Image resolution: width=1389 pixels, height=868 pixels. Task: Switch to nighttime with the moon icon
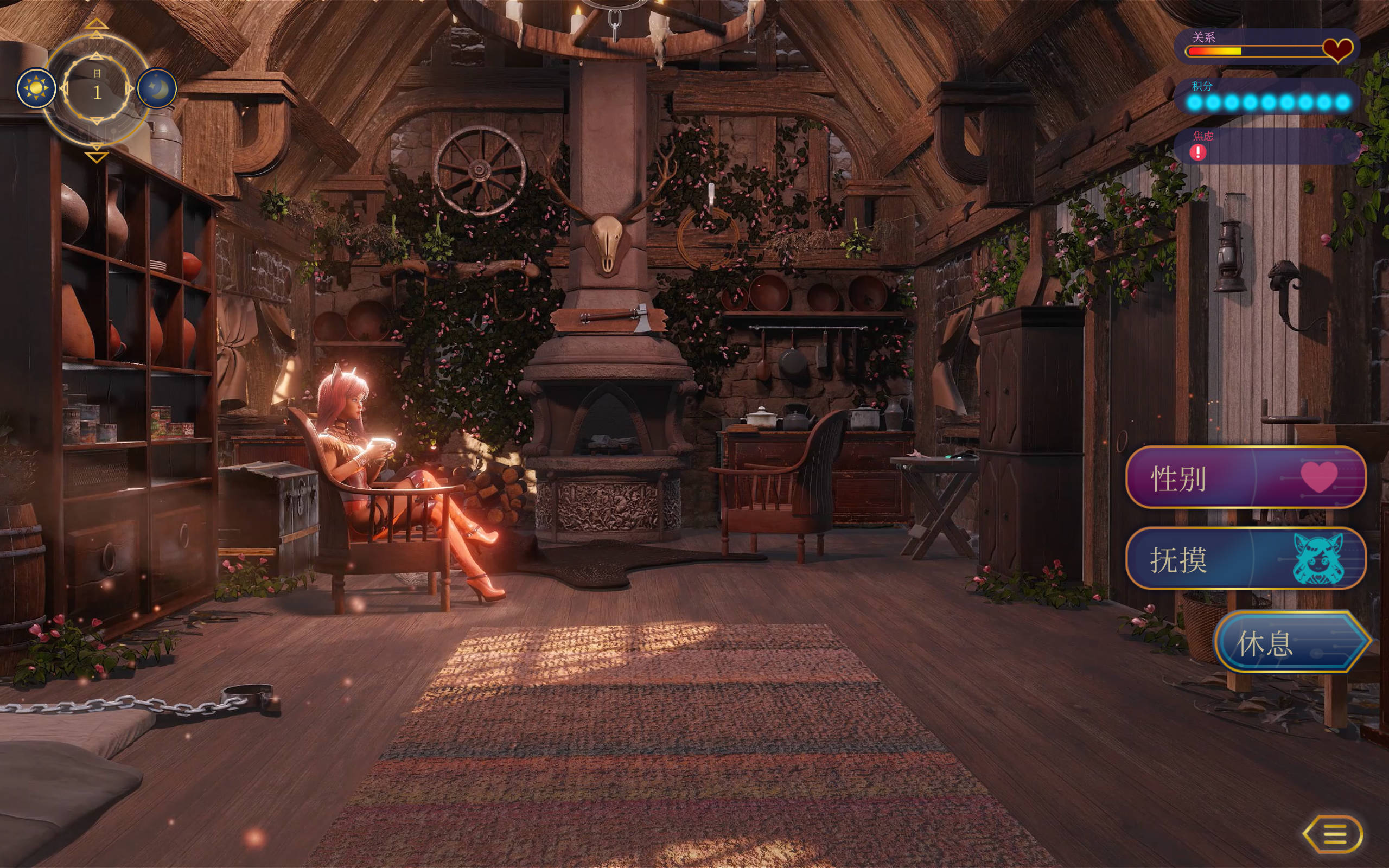tap(157, 88)
